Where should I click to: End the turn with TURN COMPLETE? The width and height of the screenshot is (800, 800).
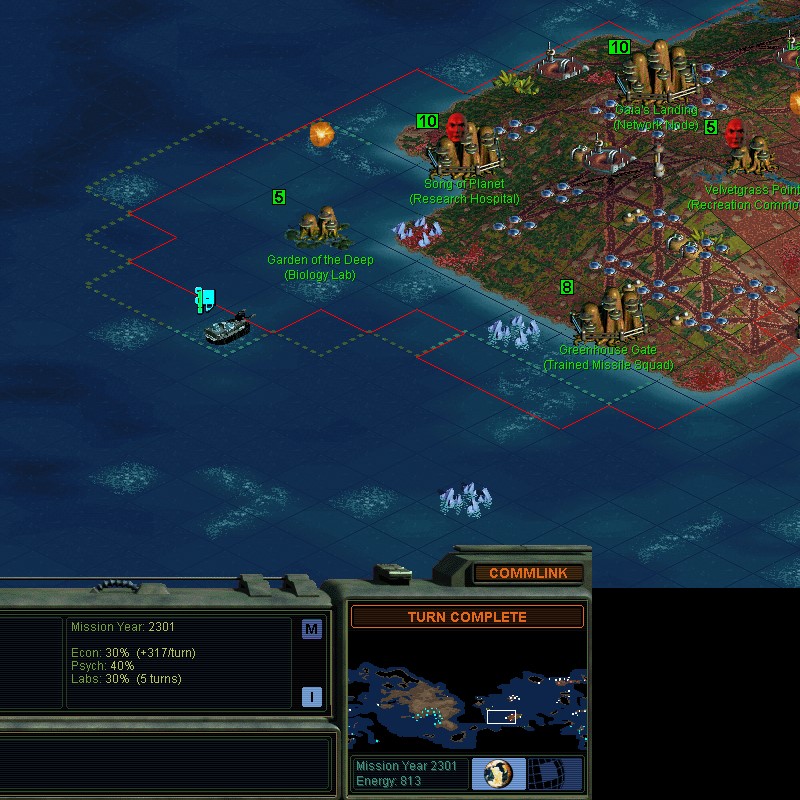point(467,617)
